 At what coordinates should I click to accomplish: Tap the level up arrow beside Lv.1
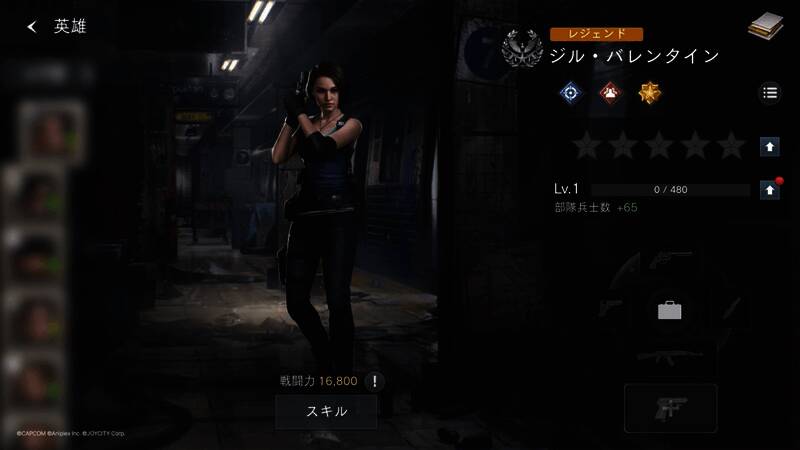(770, 189)
